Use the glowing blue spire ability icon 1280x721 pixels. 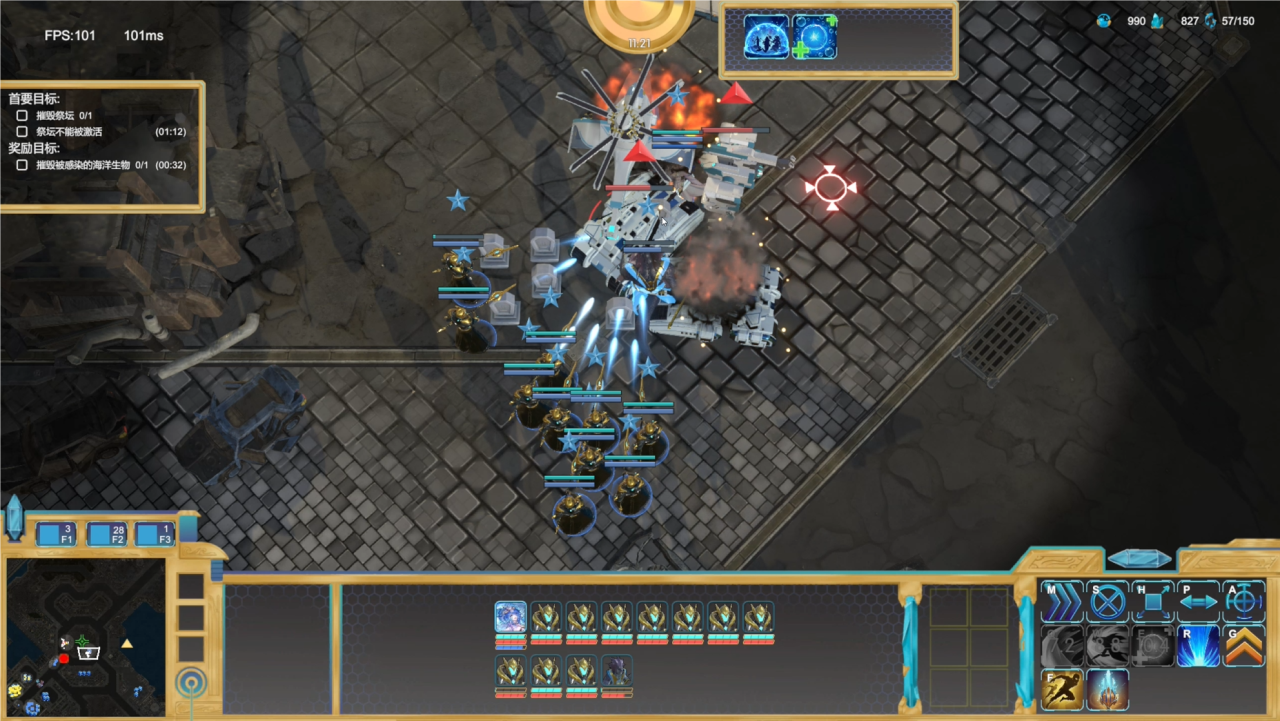point(1107,690)
